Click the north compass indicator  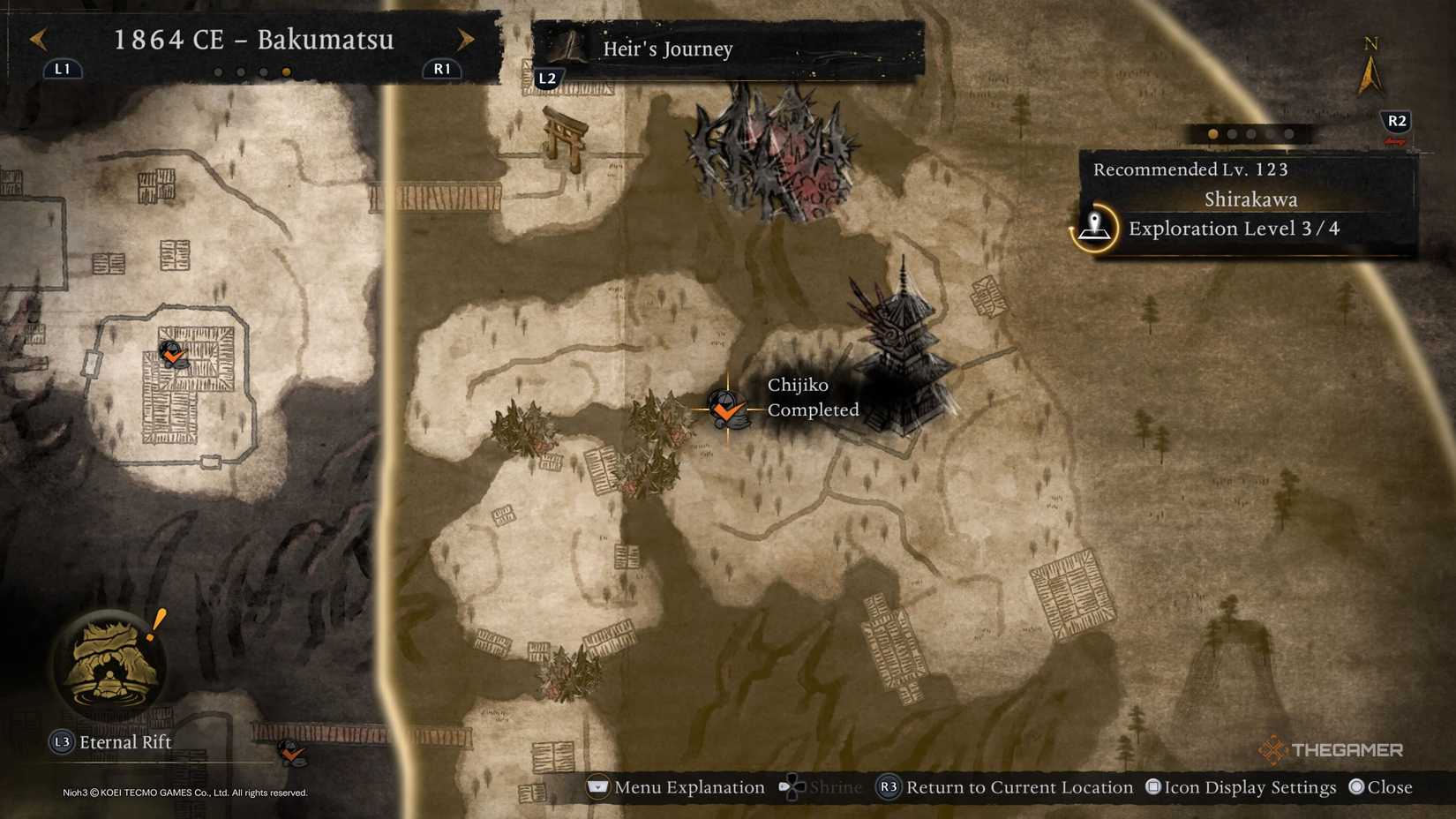(1370, 62)
